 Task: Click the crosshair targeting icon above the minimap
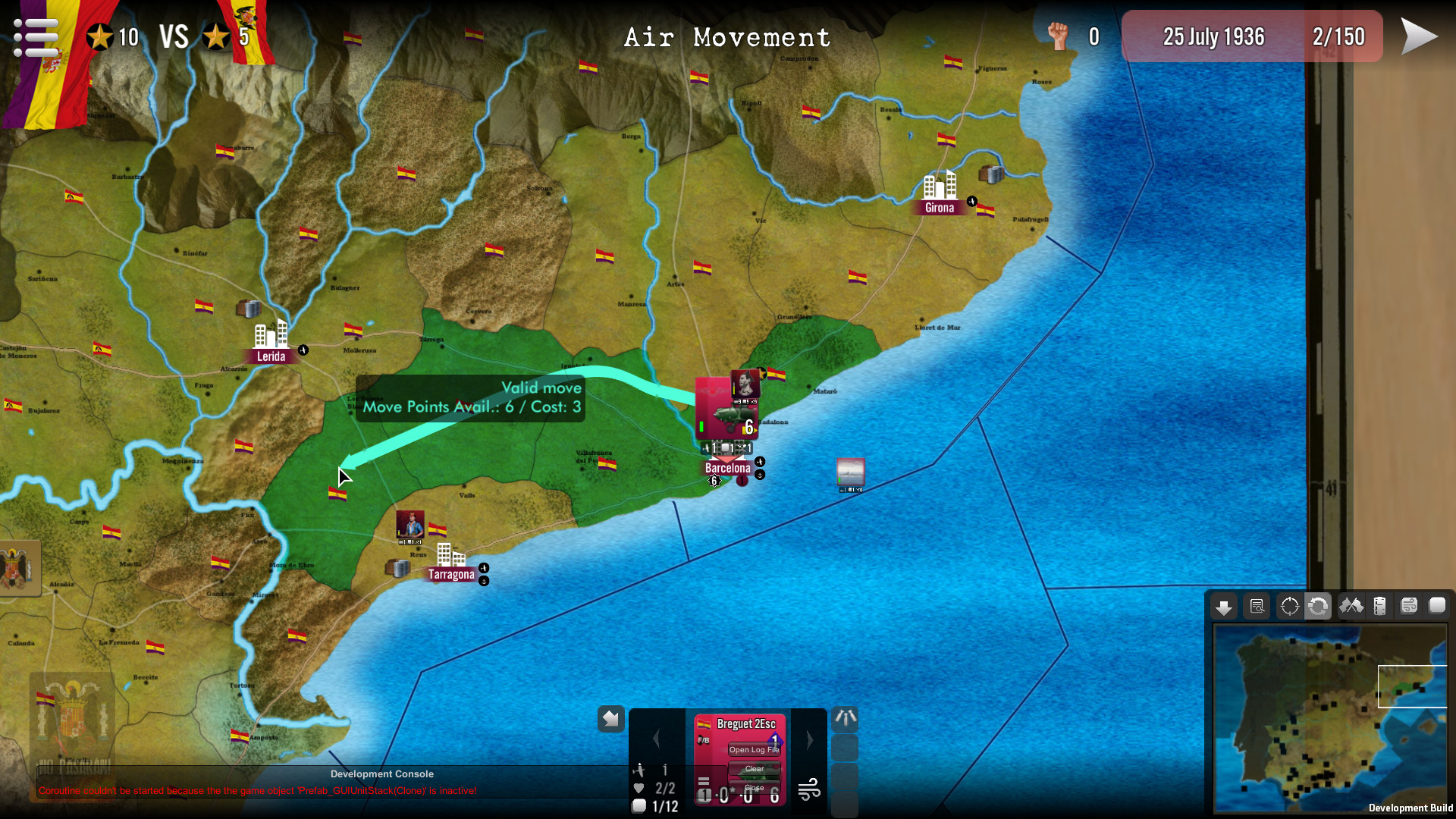[1289, 606]
